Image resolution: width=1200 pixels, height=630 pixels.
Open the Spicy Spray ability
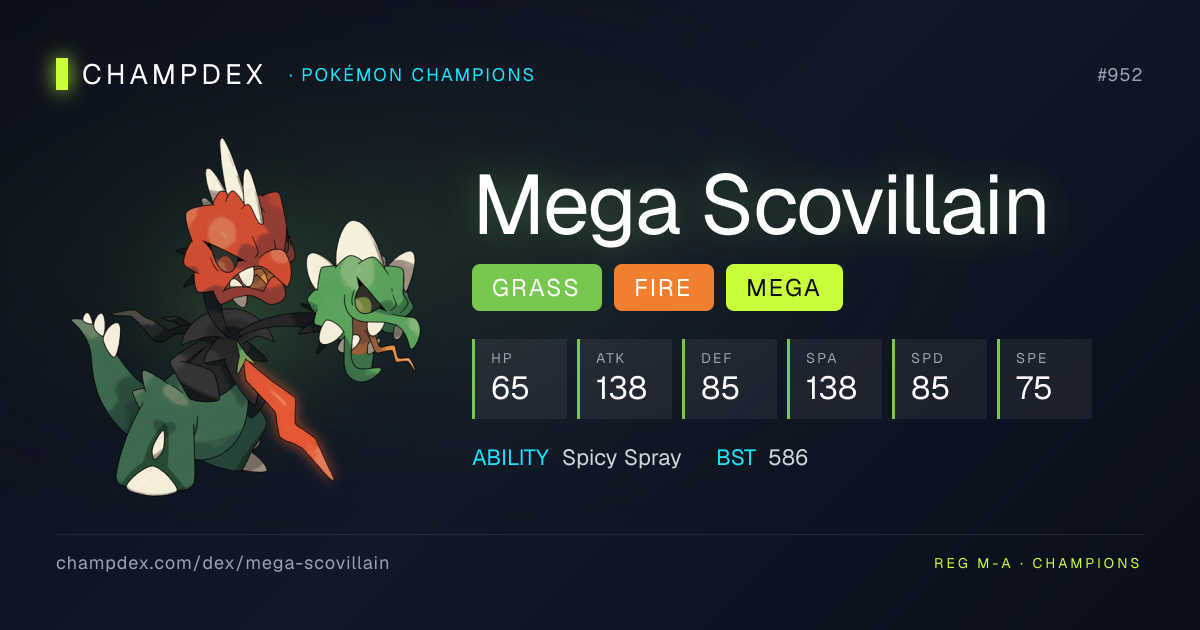pyautogui.click(x=621, y=458)
